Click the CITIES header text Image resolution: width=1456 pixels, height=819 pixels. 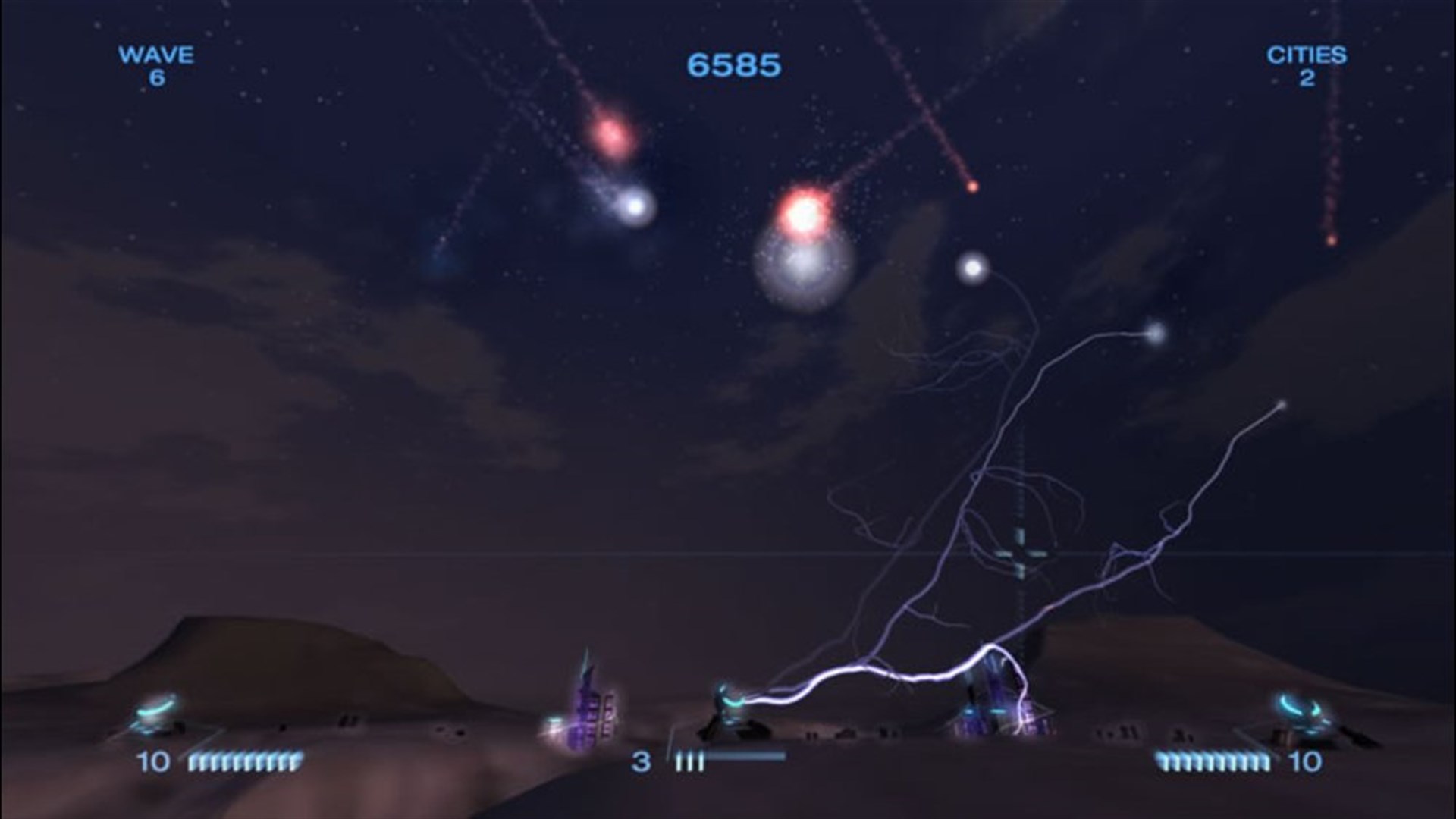point(1309,55)
